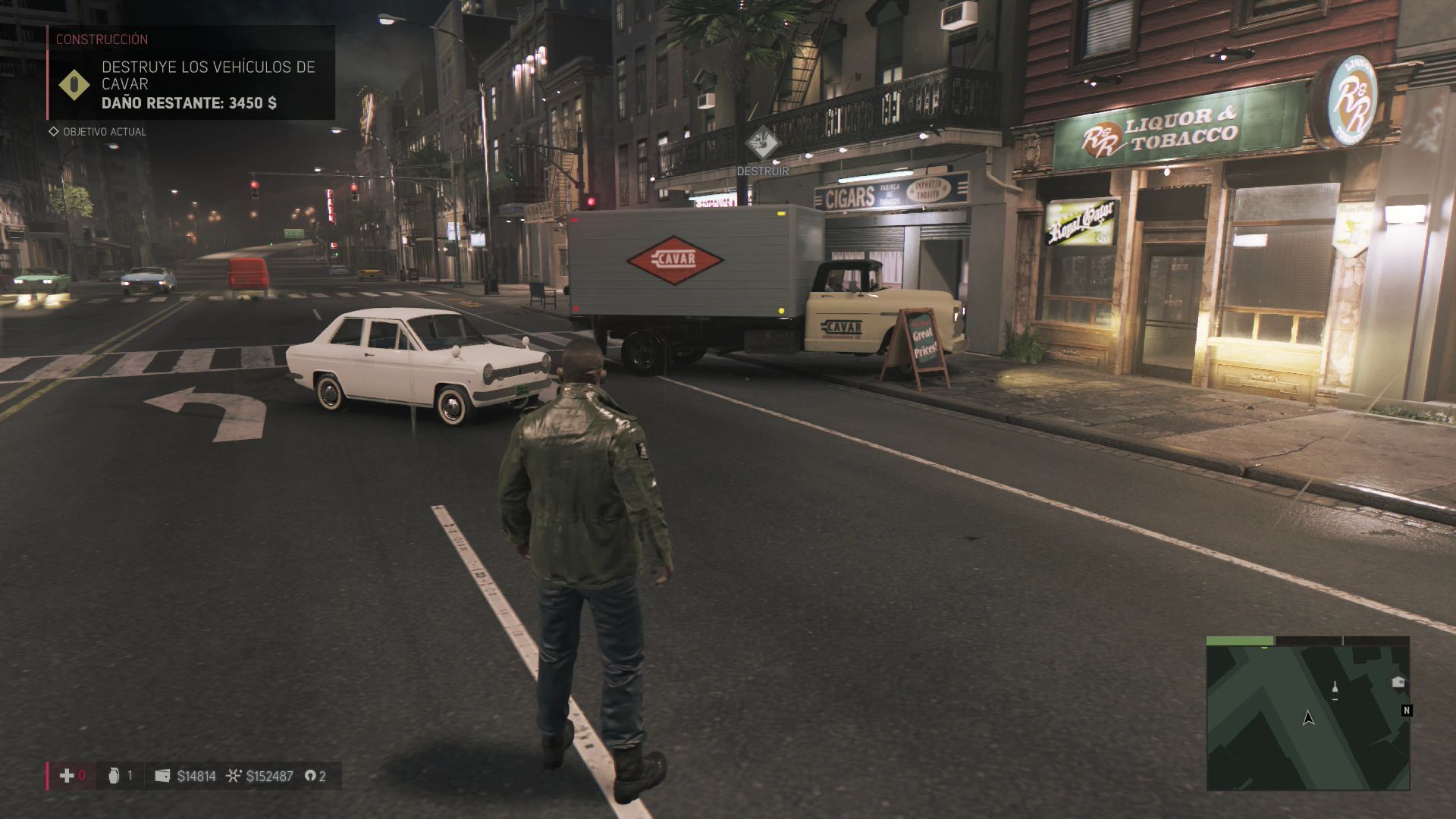Choose the grenade icon in the HUD

[x=114, y=775]
